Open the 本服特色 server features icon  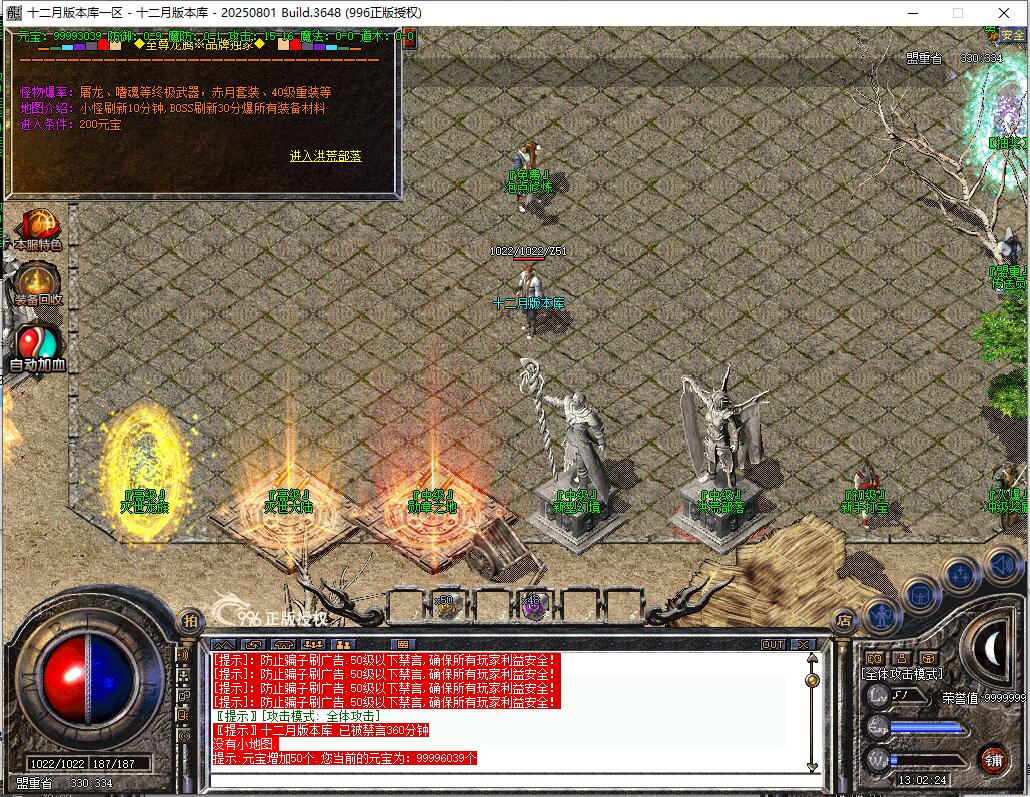click(37, 227)
